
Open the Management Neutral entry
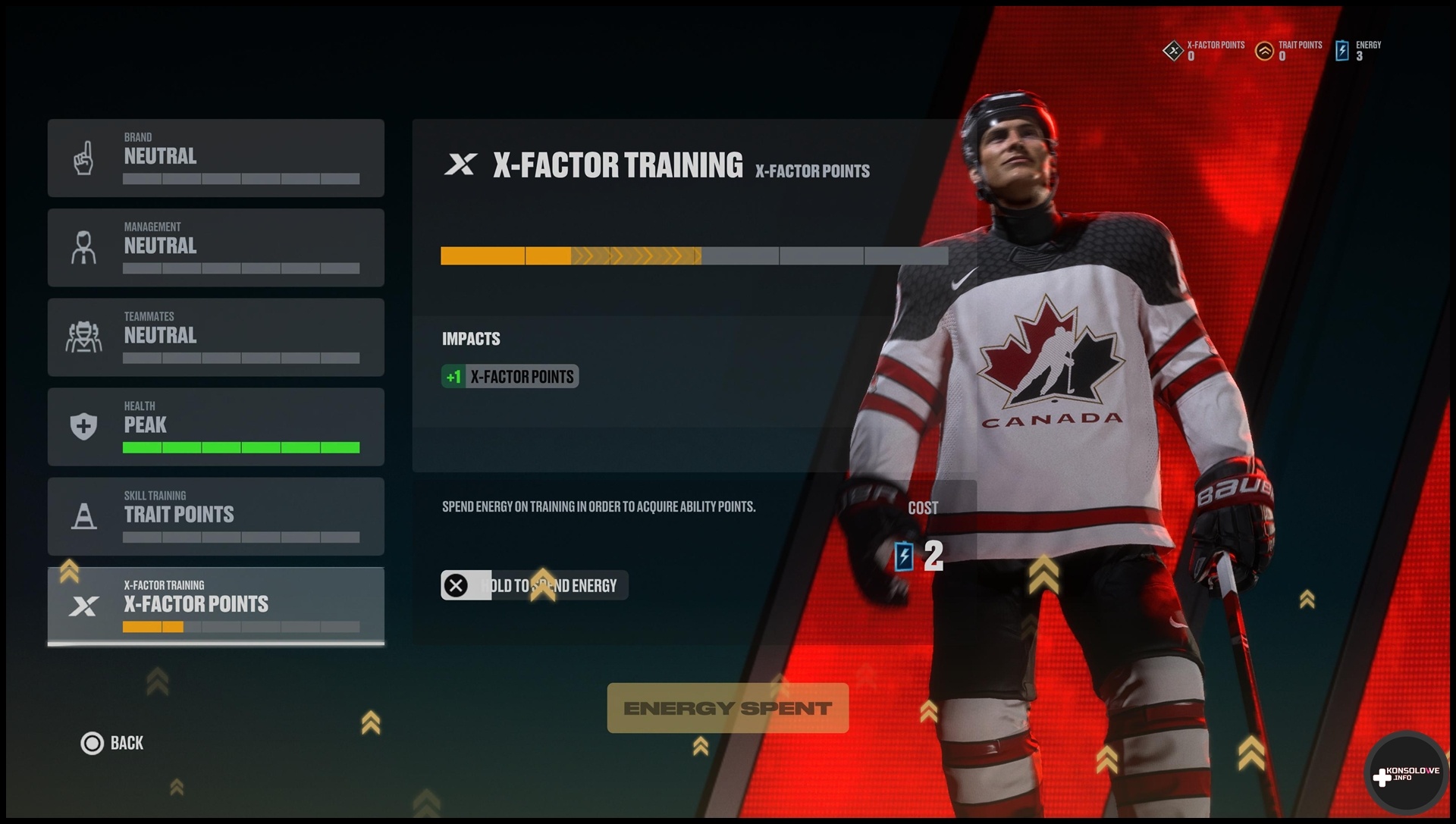coord(215,247)
